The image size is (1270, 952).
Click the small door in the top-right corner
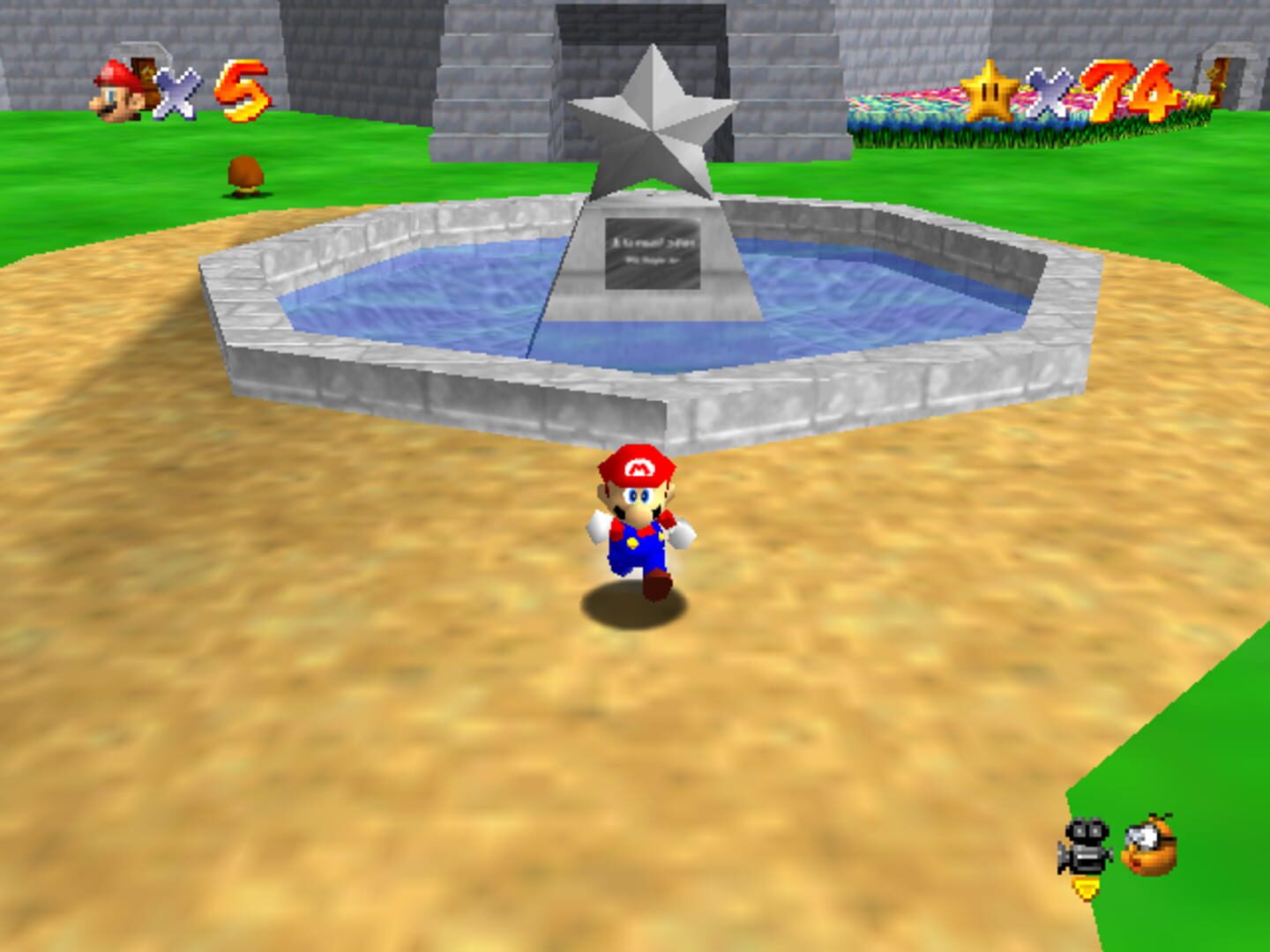1220,82
